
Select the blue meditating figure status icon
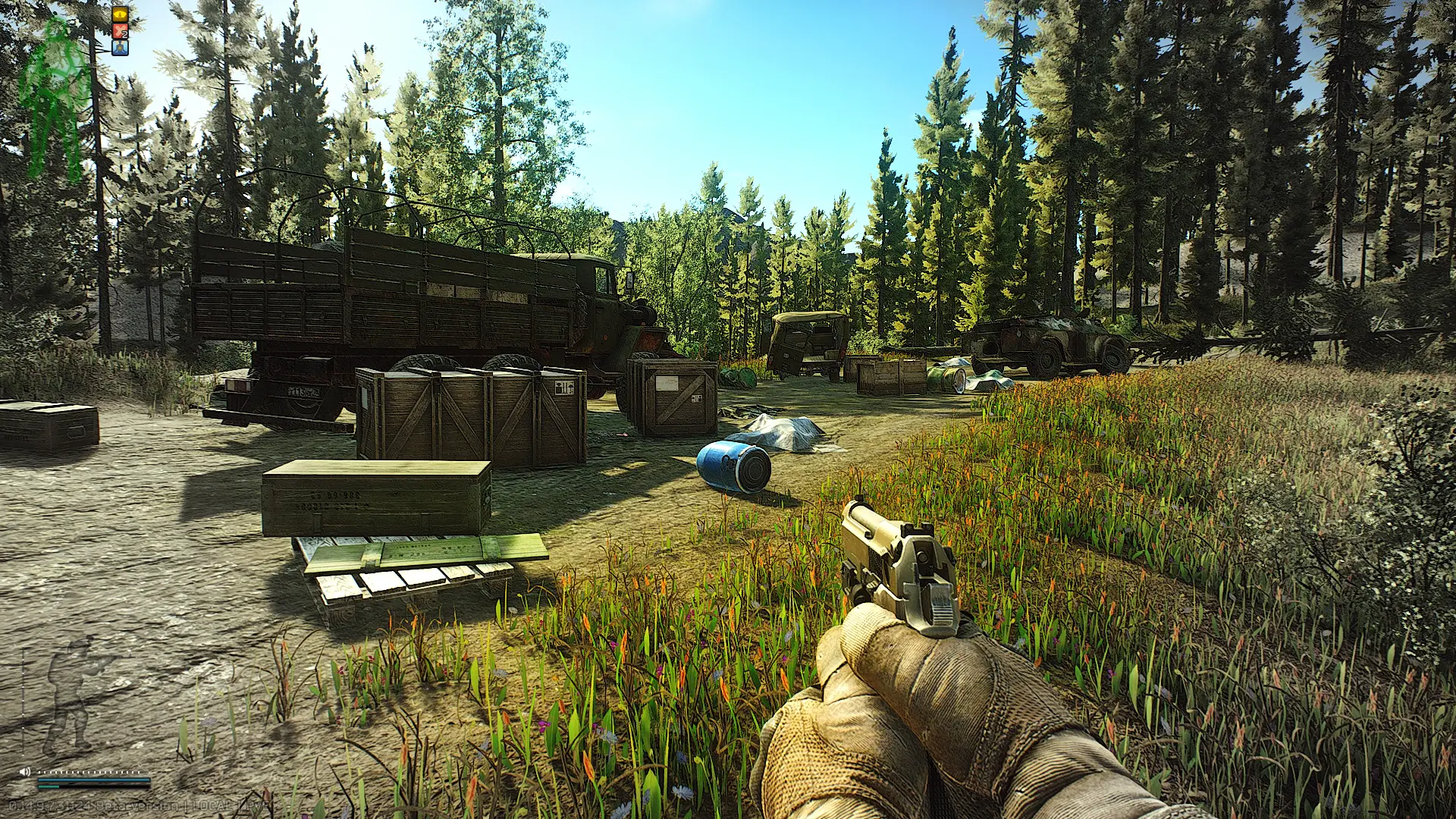click(x=121, y=48)
